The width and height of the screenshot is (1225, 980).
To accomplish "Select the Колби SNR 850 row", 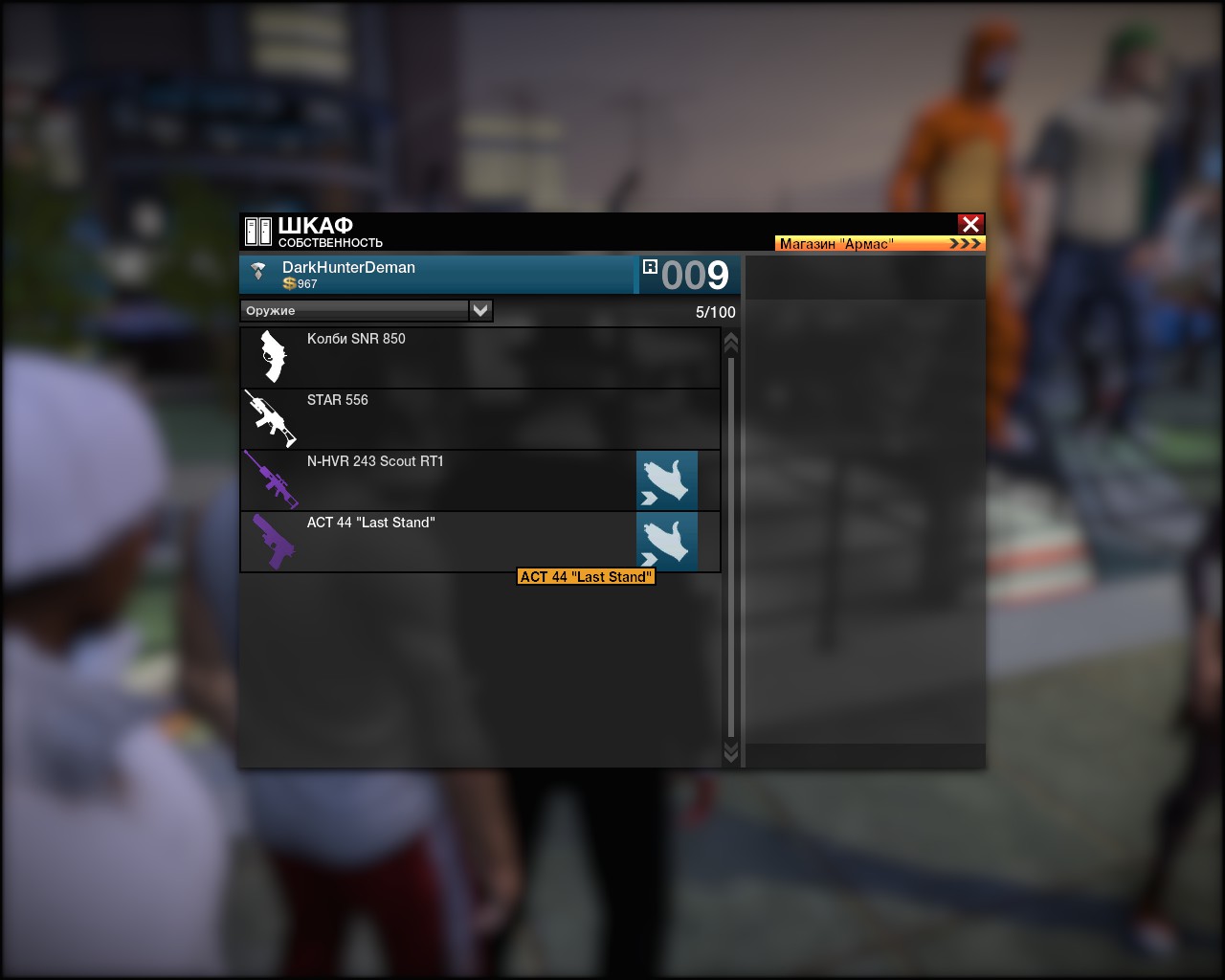I will tap(479, 358).
